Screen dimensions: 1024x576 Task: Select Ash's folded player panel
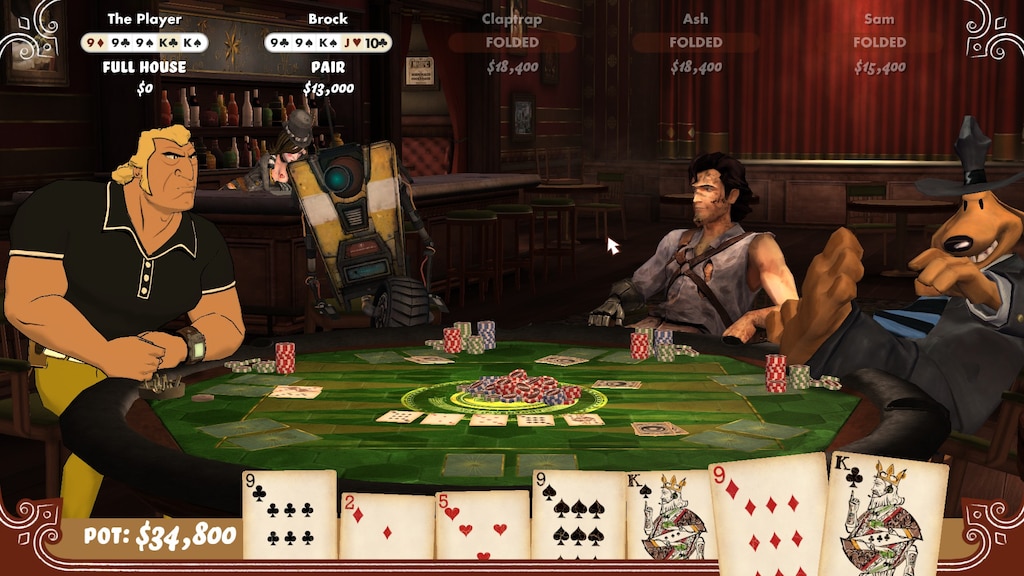[x=696, y=44]
